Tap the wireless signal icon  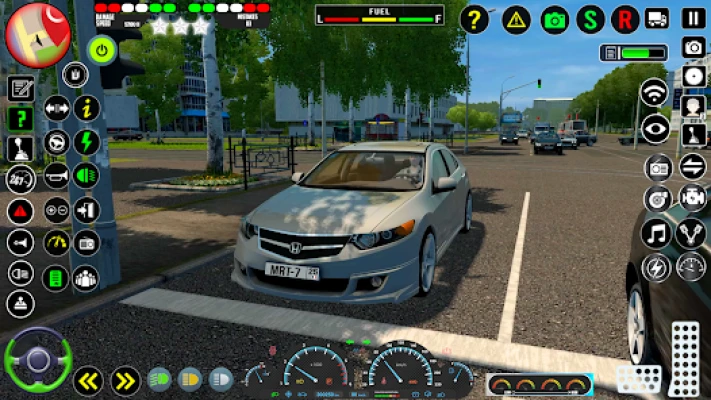point(654,93)
